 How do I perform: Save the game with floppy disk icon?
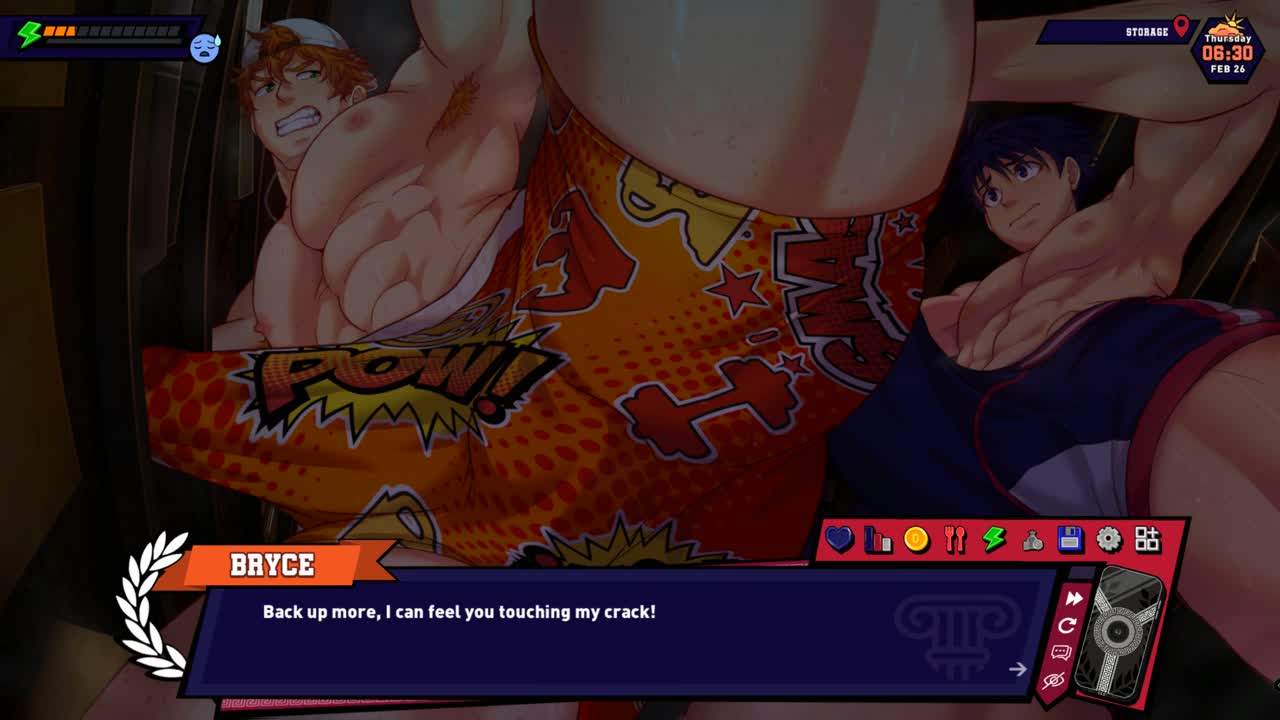[x=1070, y=540]
